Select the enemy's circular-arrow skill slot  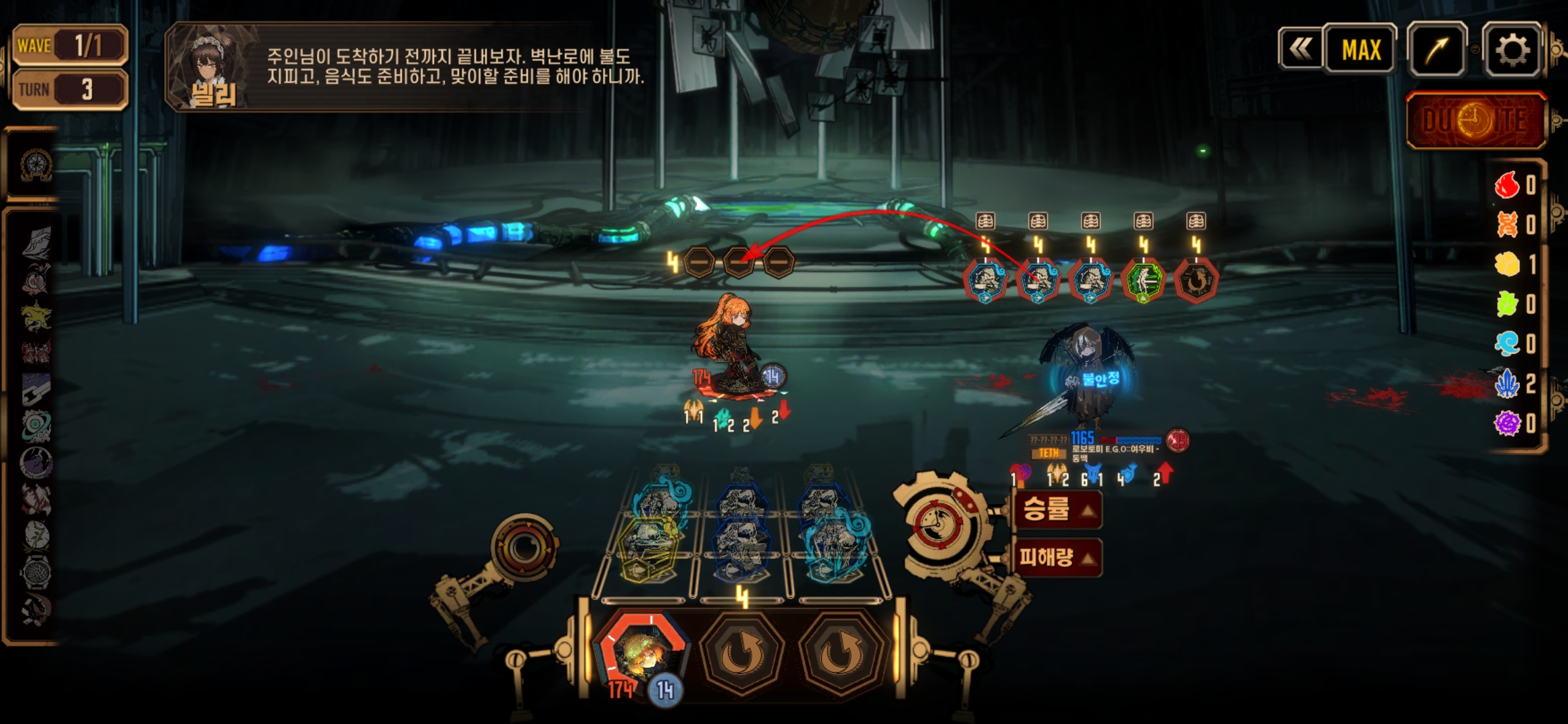coord(1196,280)
